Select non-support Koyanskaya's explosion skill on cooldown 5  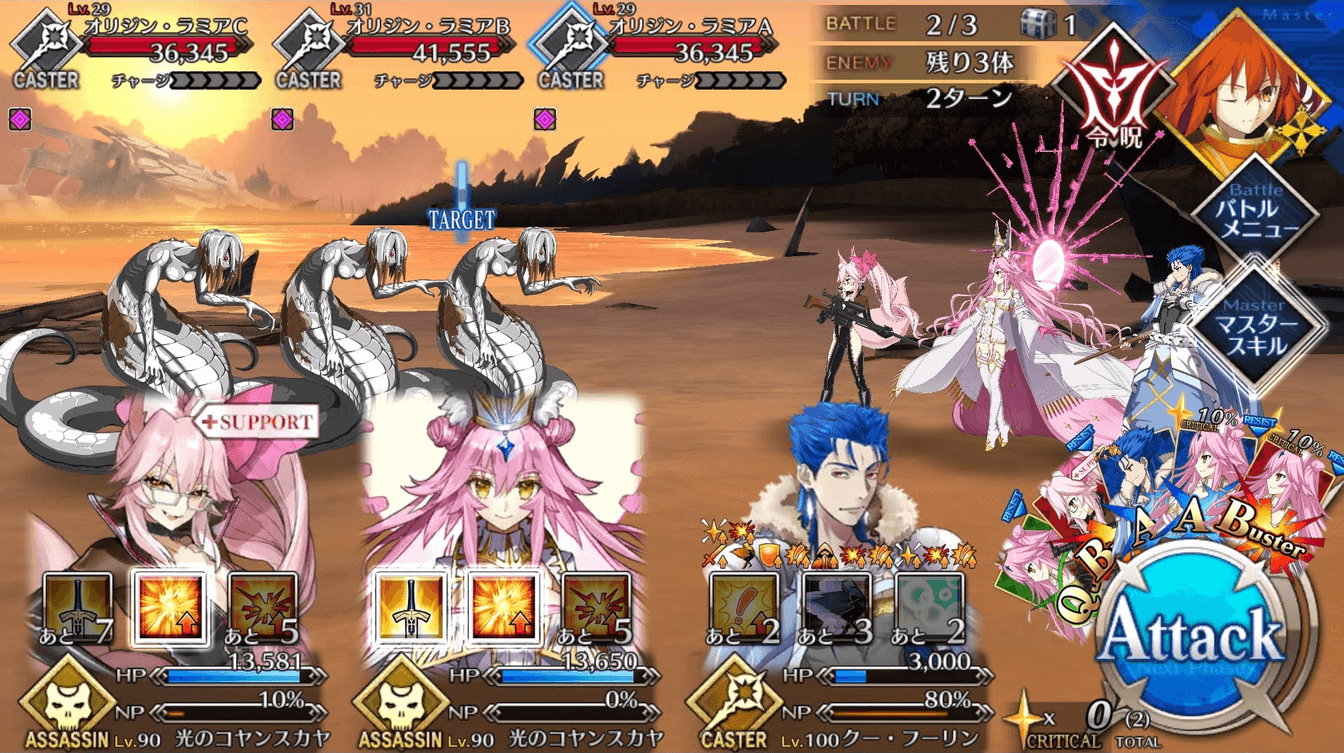coord(595,608)
